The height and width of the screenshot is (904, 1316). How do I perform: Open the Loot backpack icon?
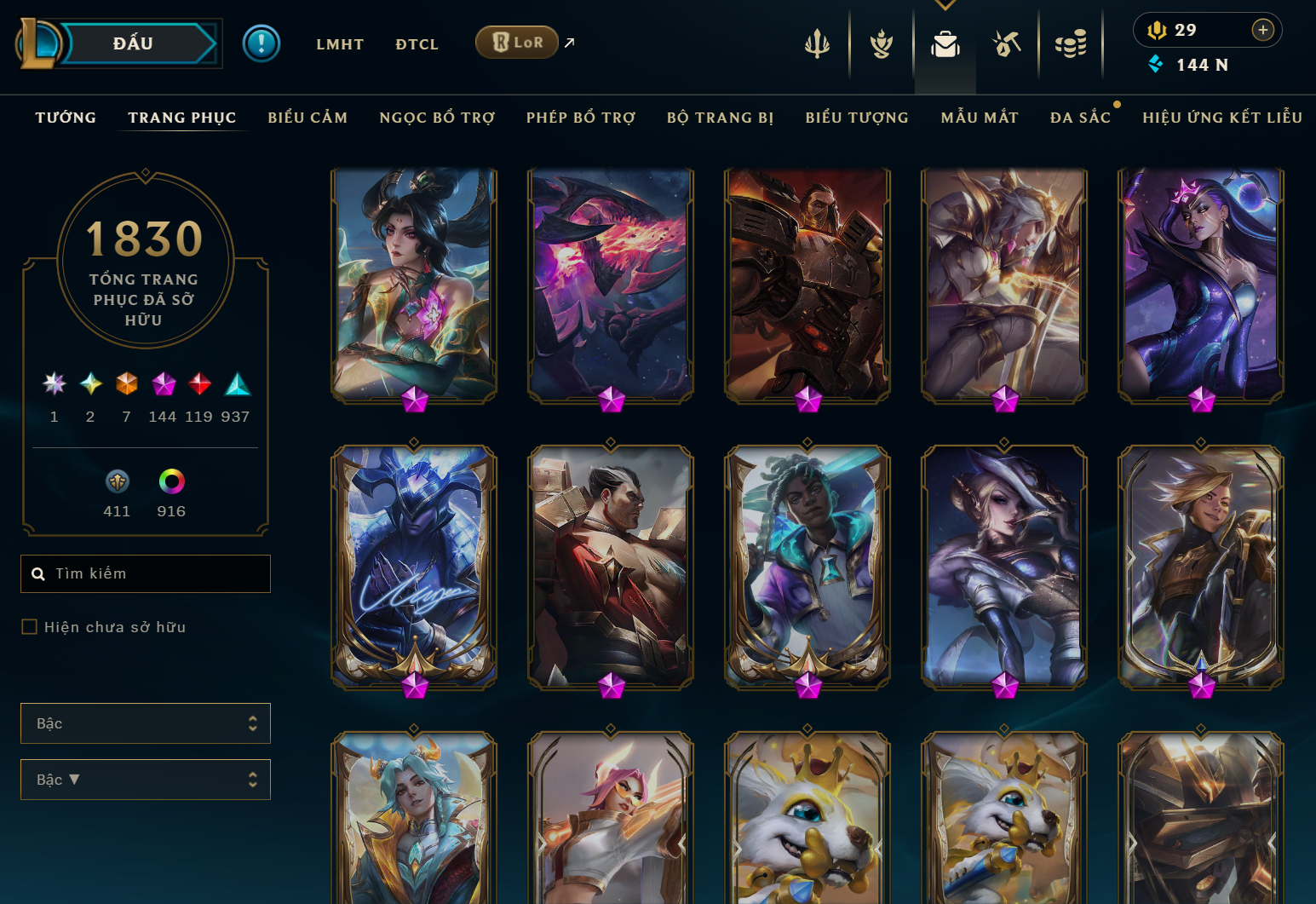(945, 43)
